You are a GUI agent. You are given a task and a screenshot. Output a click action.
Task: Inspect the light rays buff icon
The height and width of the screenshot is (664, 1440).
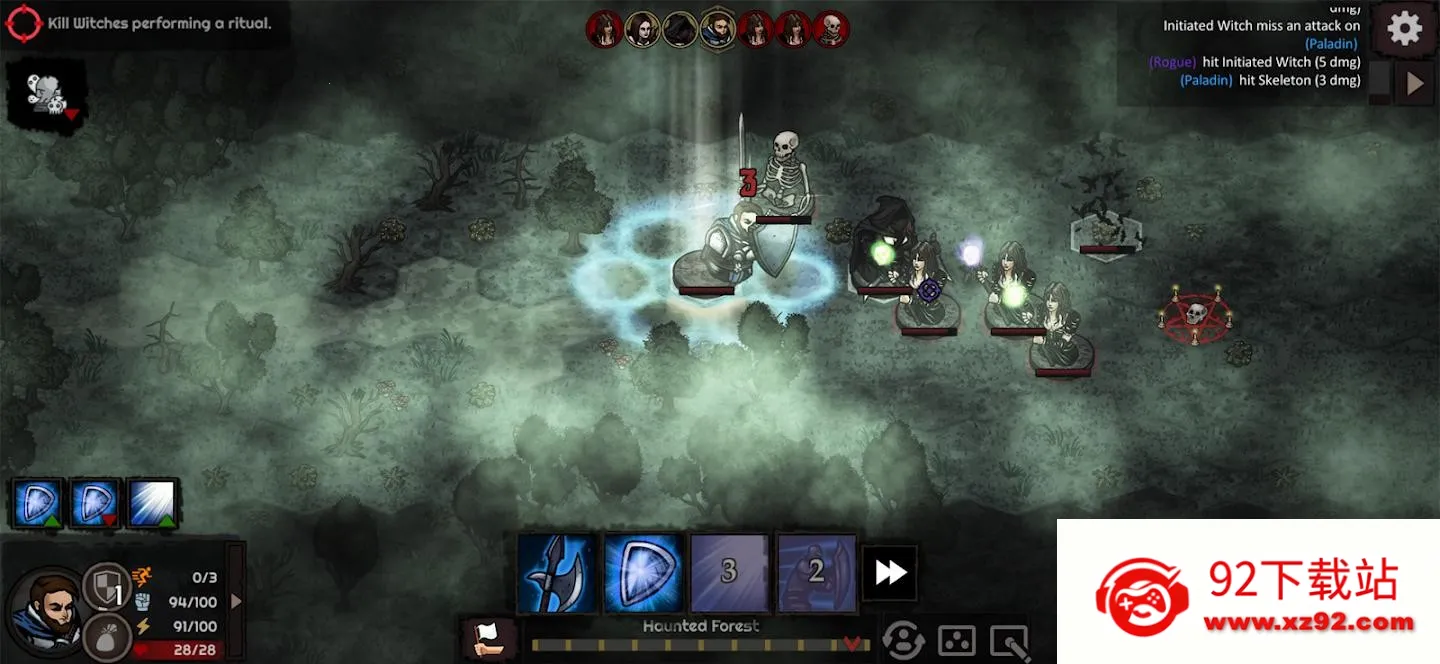(153, 503)
